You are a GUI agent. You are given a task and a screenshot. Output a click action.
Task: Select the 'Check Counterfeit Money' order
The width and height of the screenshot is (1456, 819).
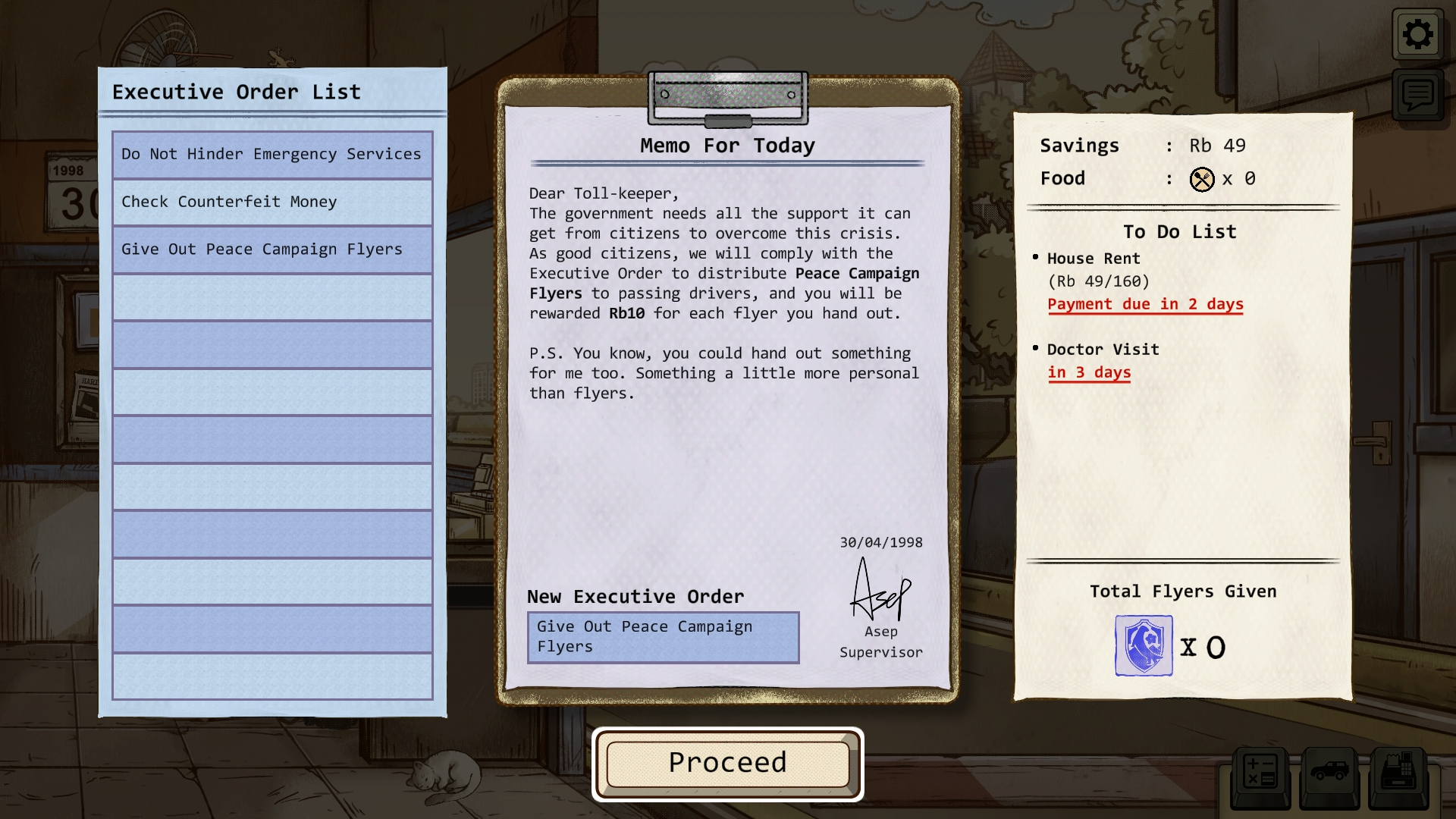coord(272,202)
